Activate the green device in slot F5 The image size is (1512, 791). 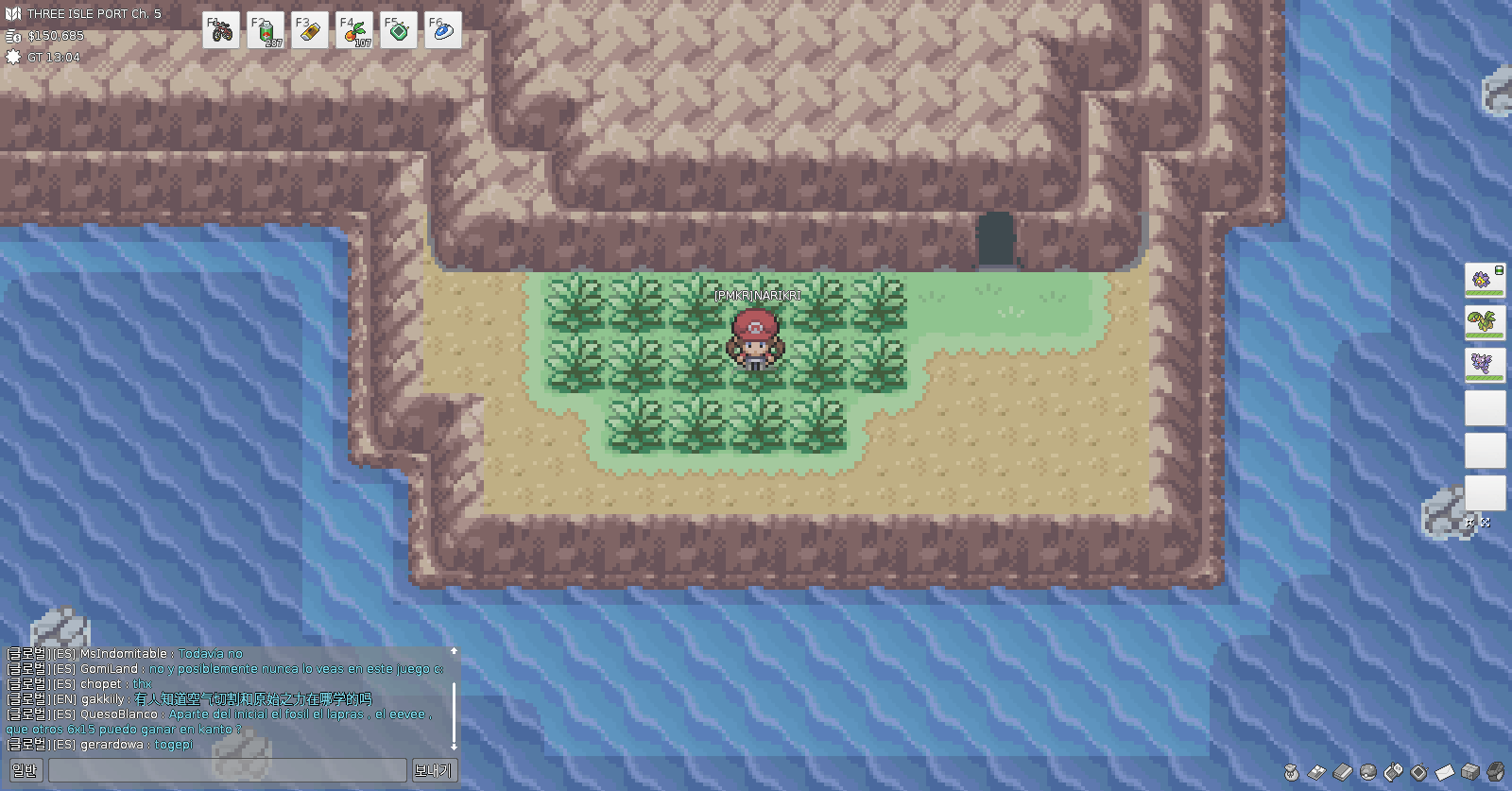coord(398,31)
